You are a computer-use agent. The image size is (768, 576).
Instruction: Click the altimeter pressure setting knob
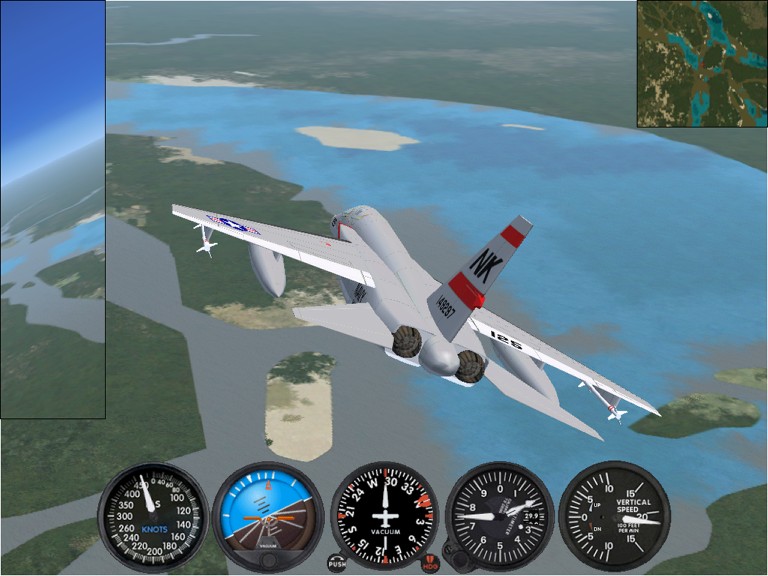[x=453, y=560]
